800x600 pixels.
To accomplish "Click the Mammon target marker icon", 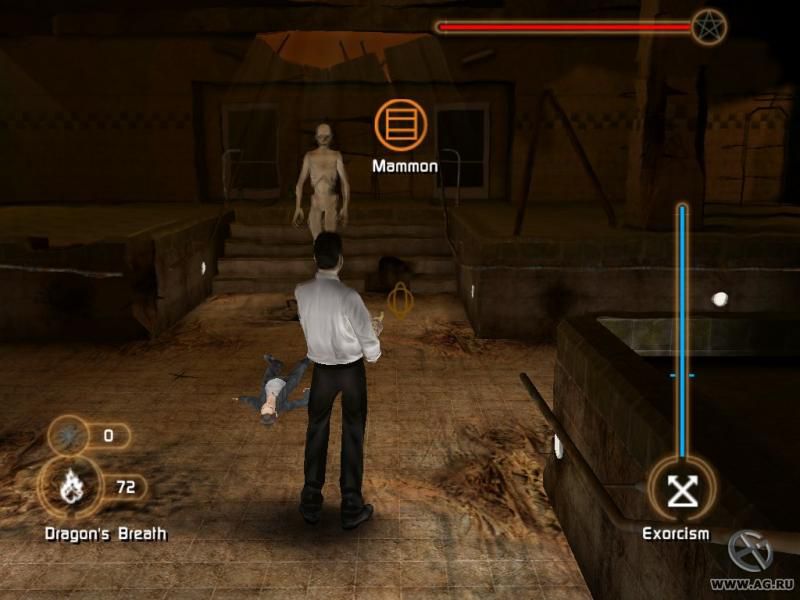I will coord(400,125).
